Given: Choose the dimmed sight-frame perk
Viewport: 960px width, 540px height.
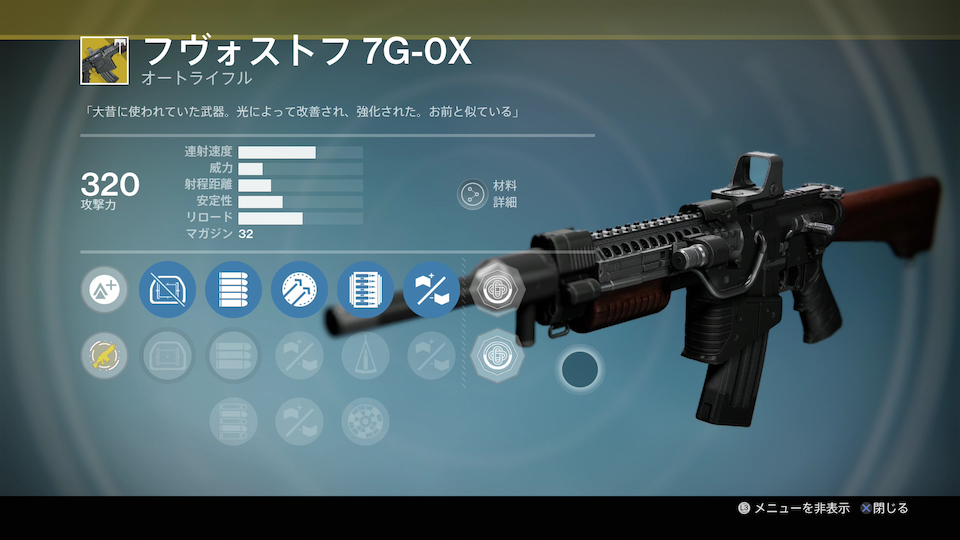Looking at the screenshot, I should (x=167, y=355).
